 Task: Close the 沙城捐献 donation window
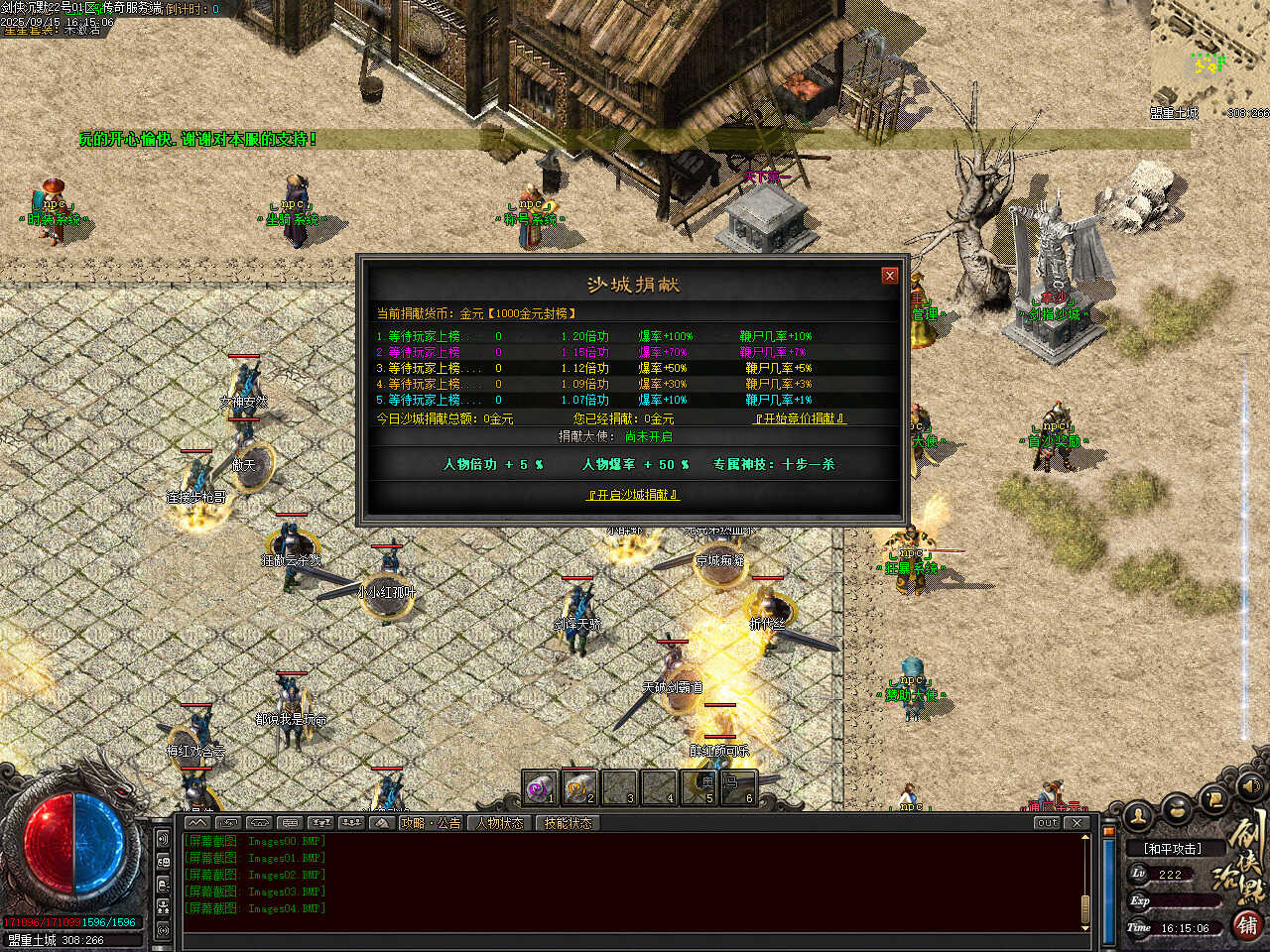point(890,276)
